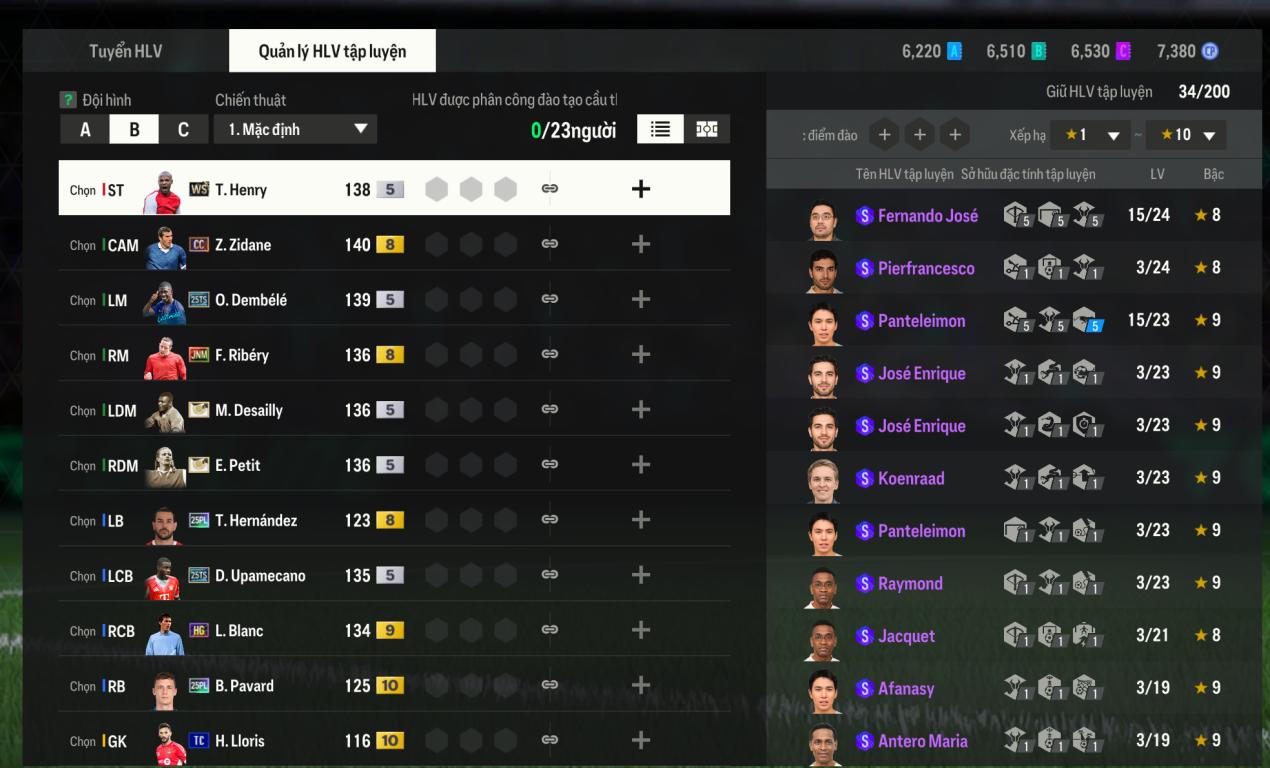The width and height of the screenshot is (1270, 768).
Task: Open the maximum star rank dropdown
Action: point(1186,135)
